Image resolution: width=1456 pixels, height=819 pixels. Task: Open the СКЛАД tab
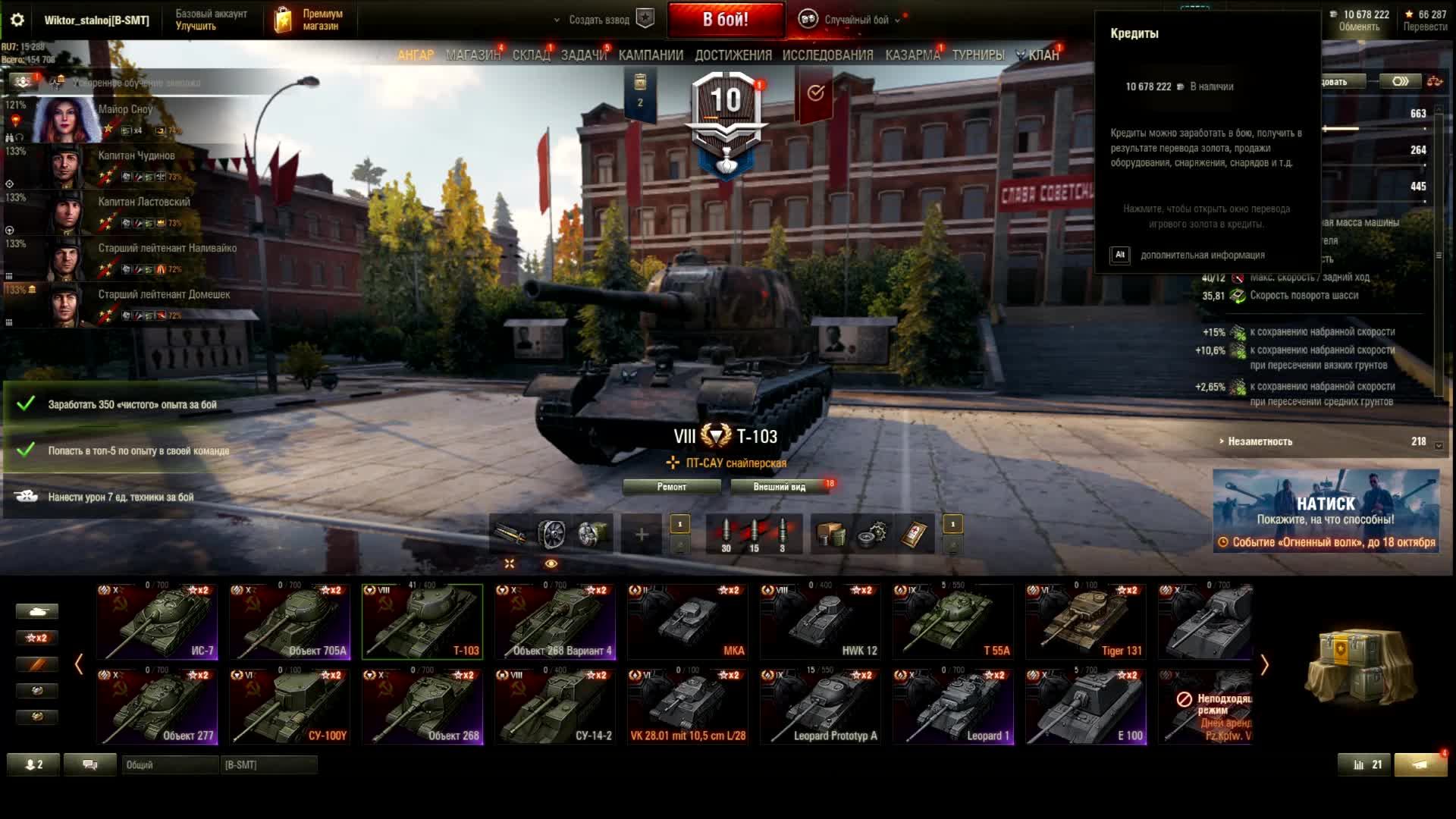coord(531,55)
